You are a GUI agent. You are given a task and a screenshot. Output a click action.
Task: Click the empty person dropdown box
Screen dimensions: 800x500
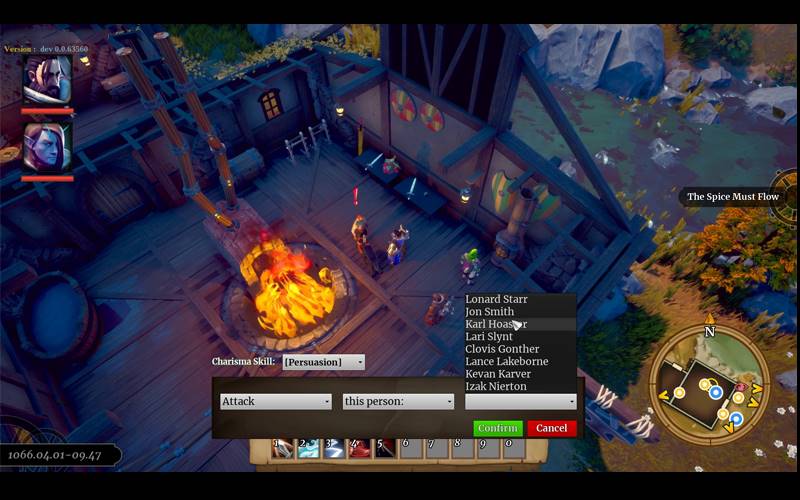pyautogui.click(x=520, y=401)
